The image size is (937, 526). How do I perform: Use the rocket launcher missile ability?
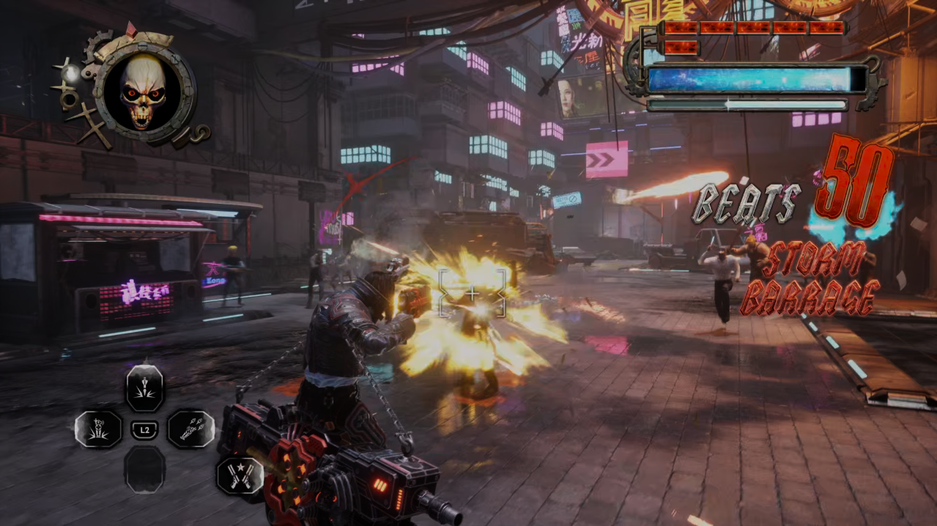coord(191,430)
